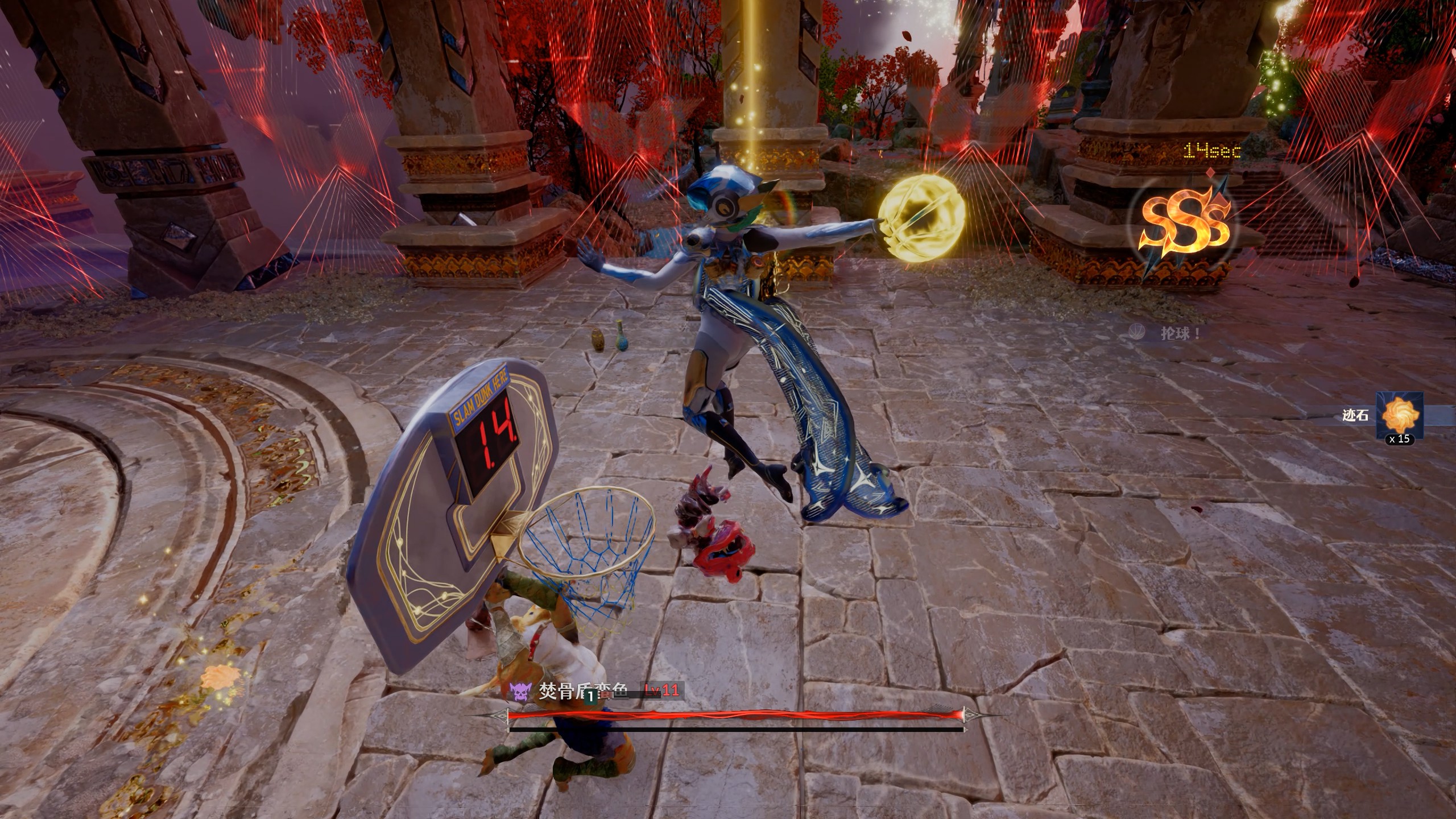Select the 抢球! objective tracker entry
Screen dimensions: 1456x819
1180,333
